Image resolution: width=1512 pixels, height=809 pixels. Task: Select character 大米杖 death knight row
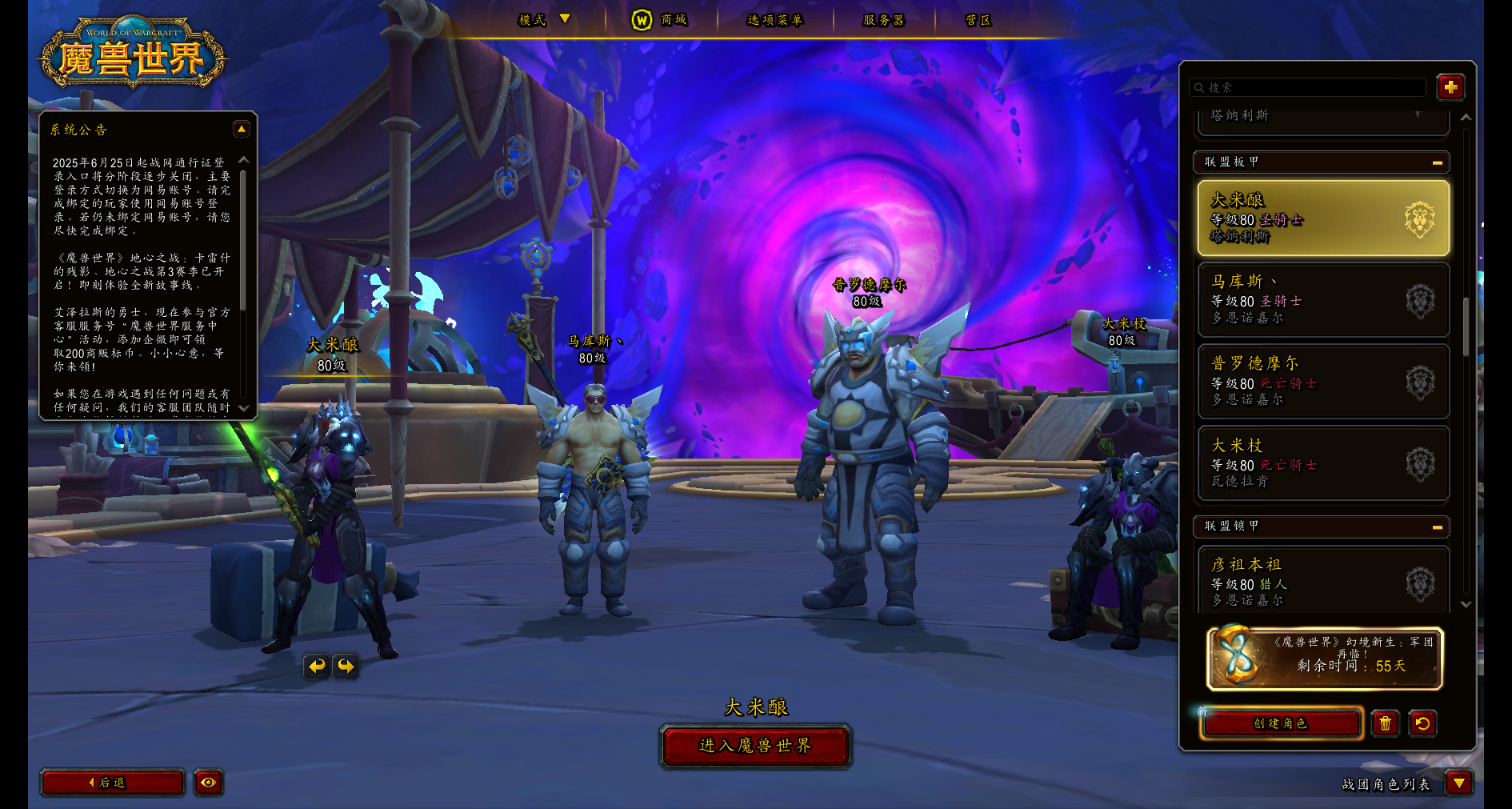1323,463
